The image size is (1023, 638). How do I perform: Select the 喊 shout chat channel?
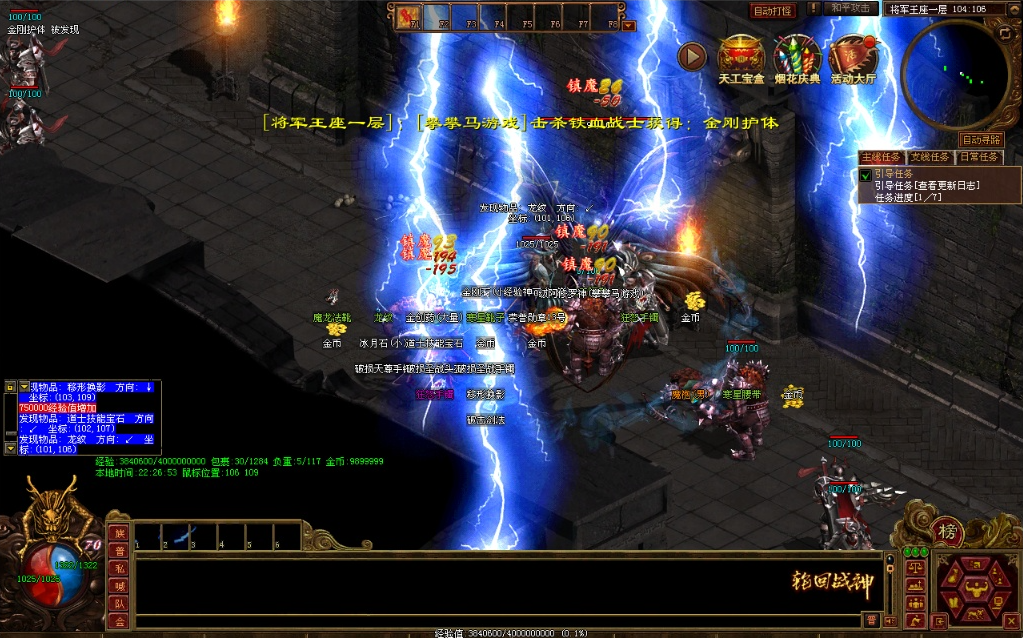tap(120, 586)
